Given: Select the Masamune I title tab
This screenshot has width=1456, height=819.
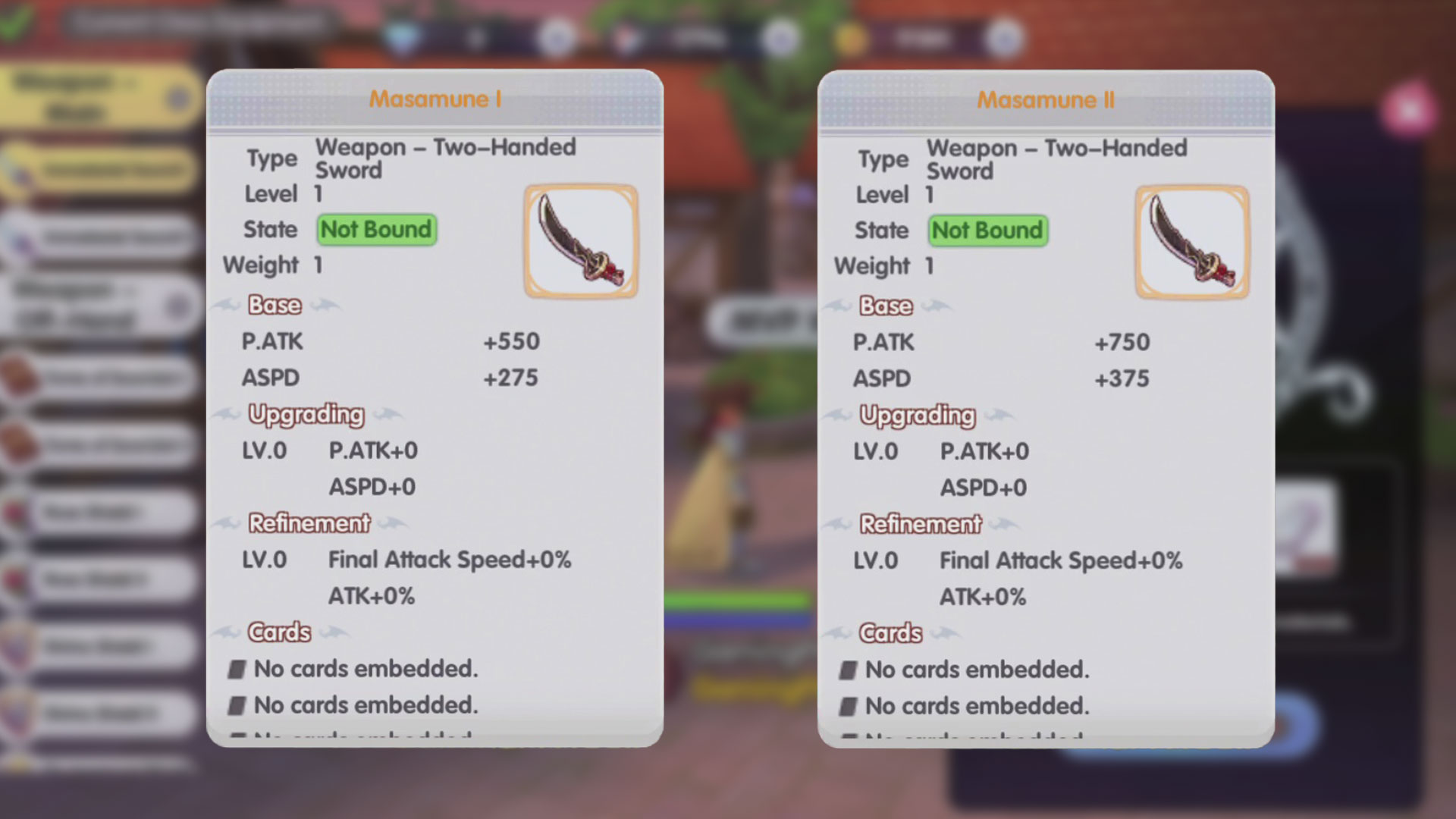Looking at the screenshot, I should pos(436,99).
